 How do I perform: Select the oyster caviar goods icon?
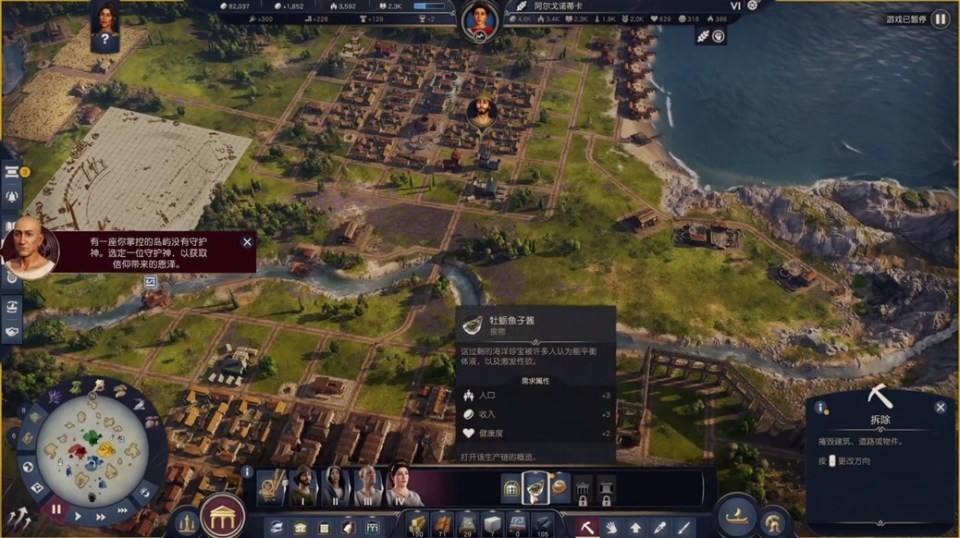(535, 488)
